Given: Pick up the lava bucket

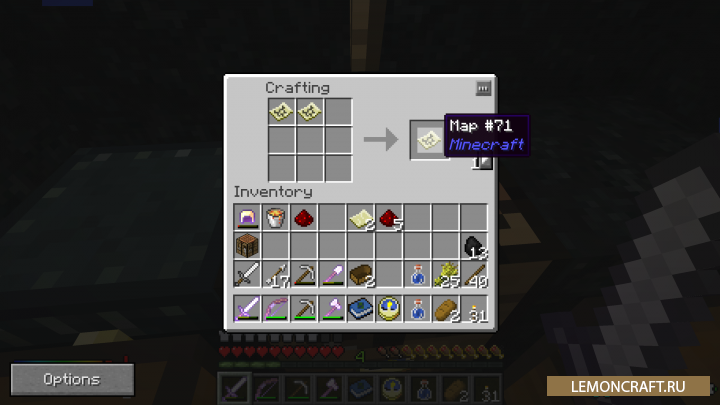Looking at the screenshot, I should pos(275,217).
